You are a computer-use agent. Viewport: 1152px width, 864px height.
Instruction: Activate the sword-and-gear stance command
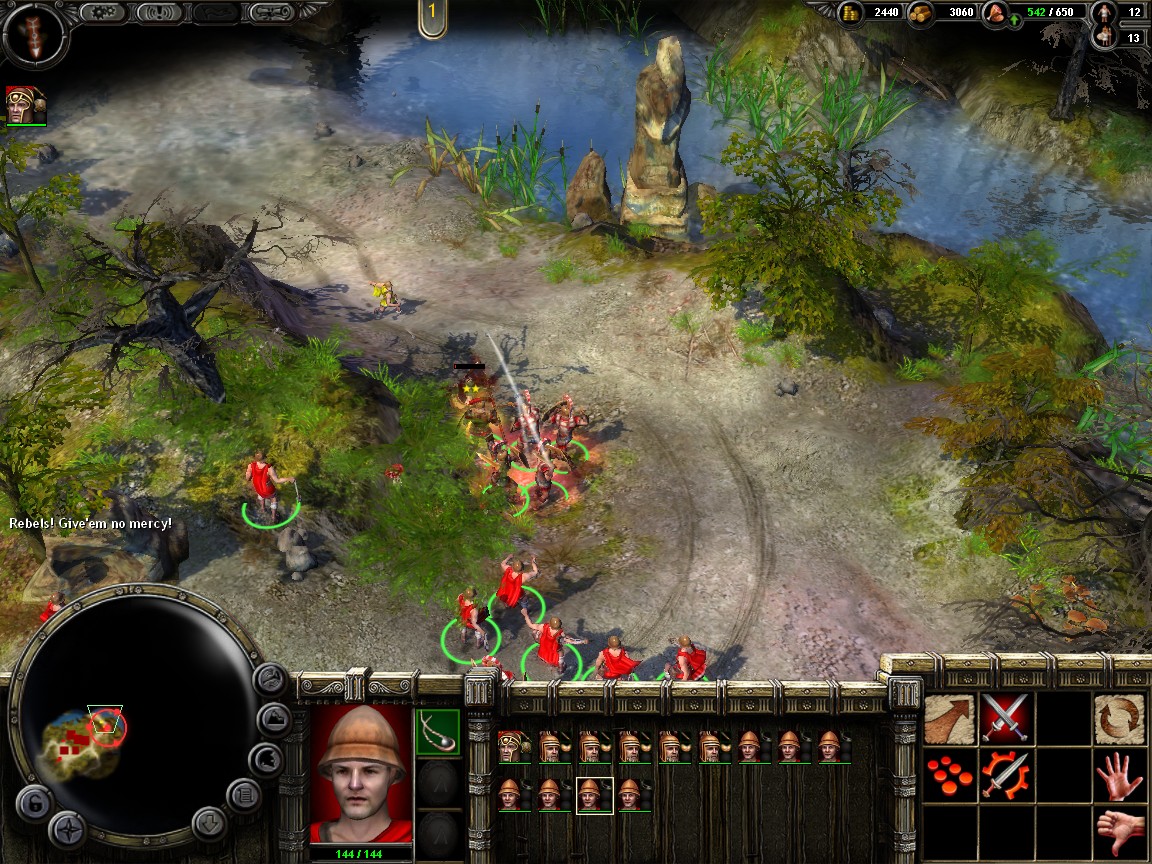(1005, 775)
